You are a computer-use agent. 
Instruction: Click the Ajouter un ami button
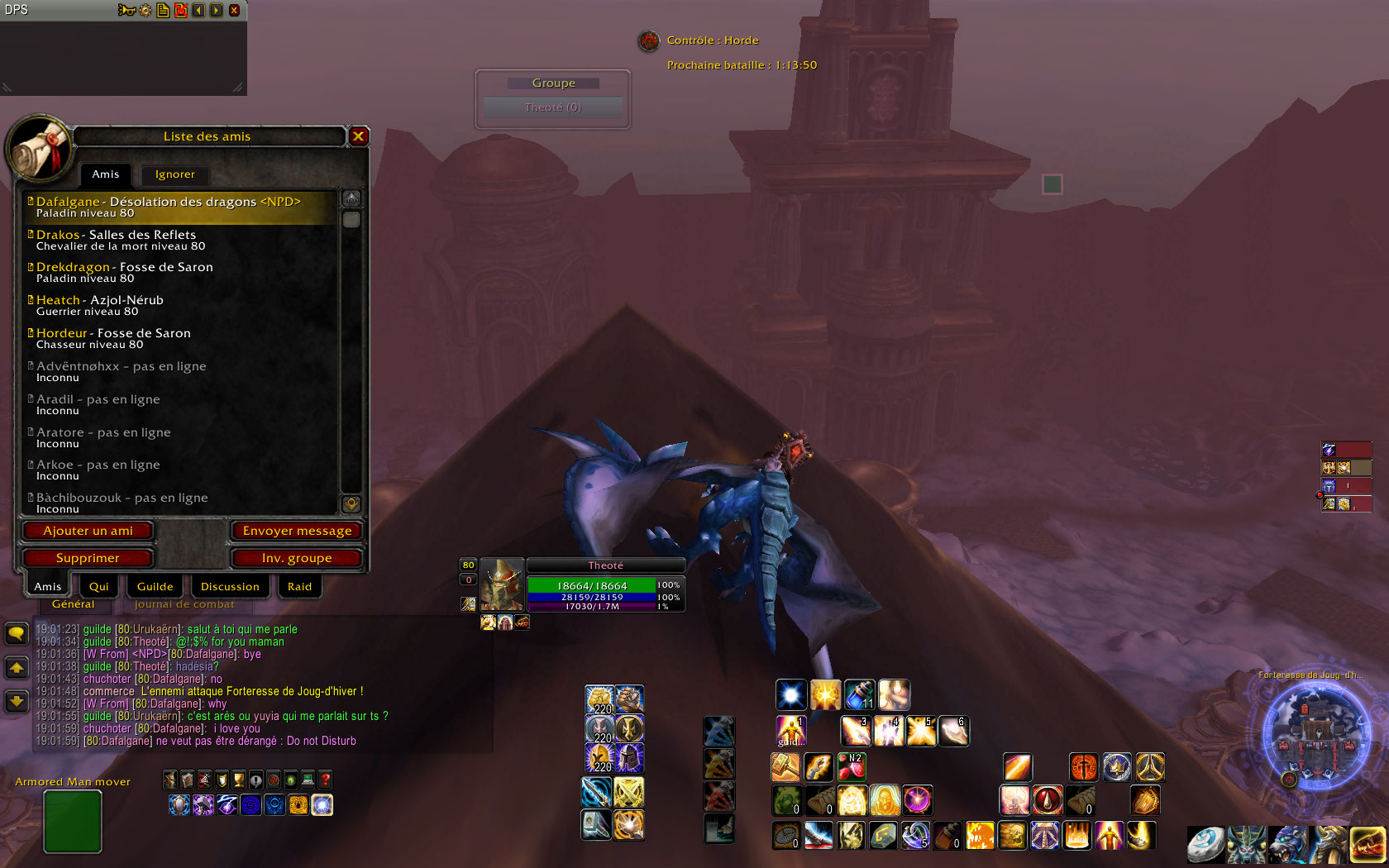pos(88,531)
